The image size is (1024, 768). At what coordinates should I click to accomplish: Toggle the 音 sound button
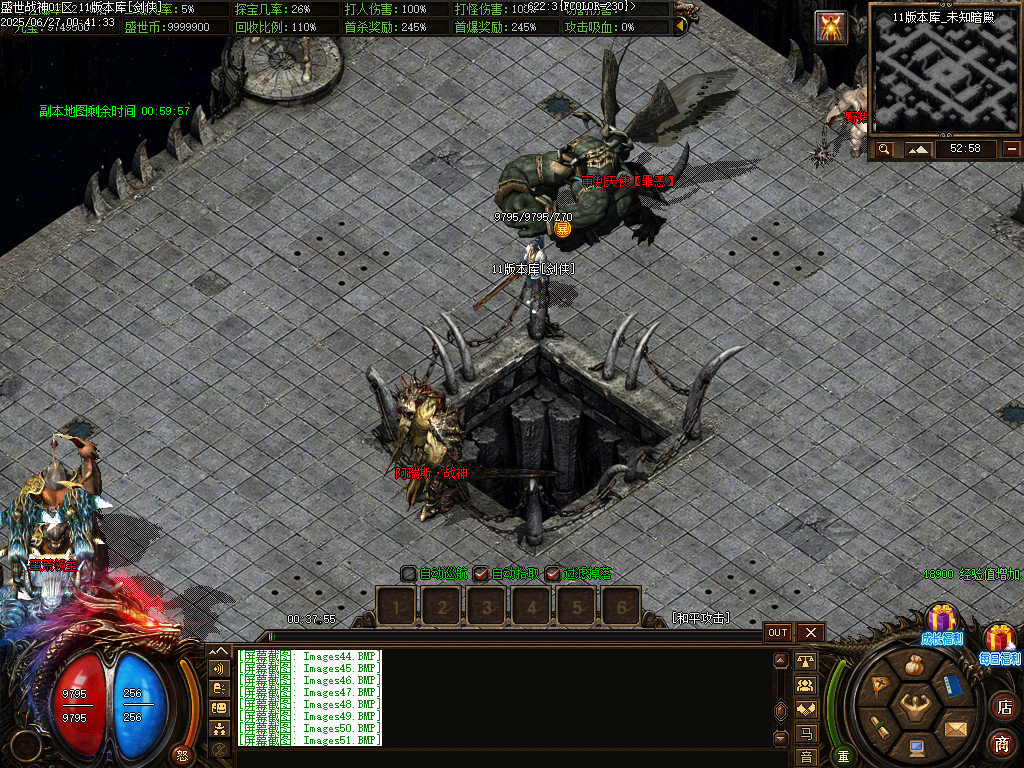[806, 757]
